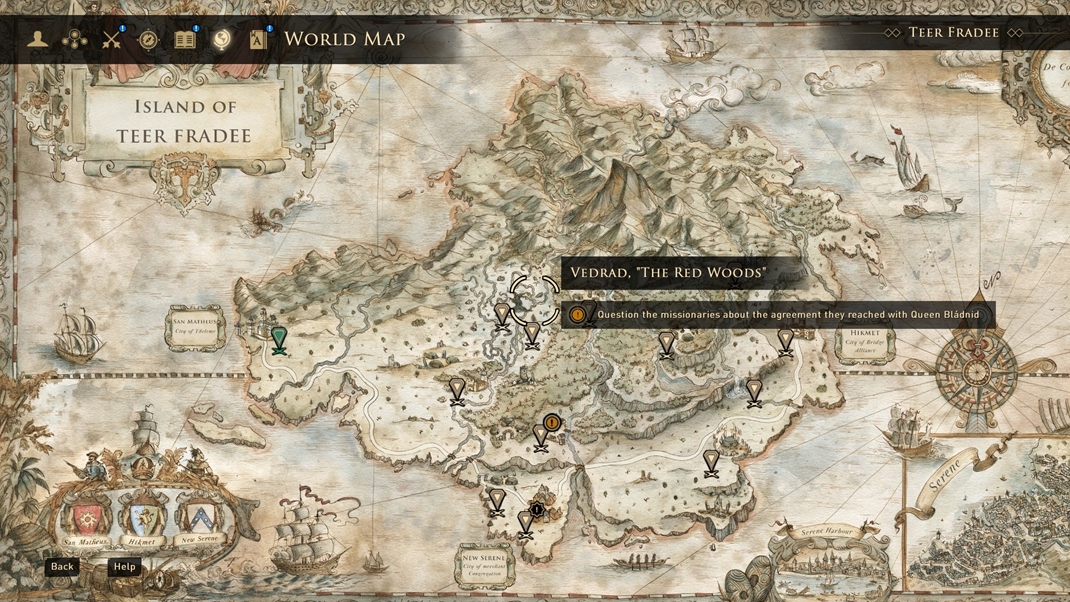1070x602 pixels.
Task: Click the Back button
Action: point(62,567)
